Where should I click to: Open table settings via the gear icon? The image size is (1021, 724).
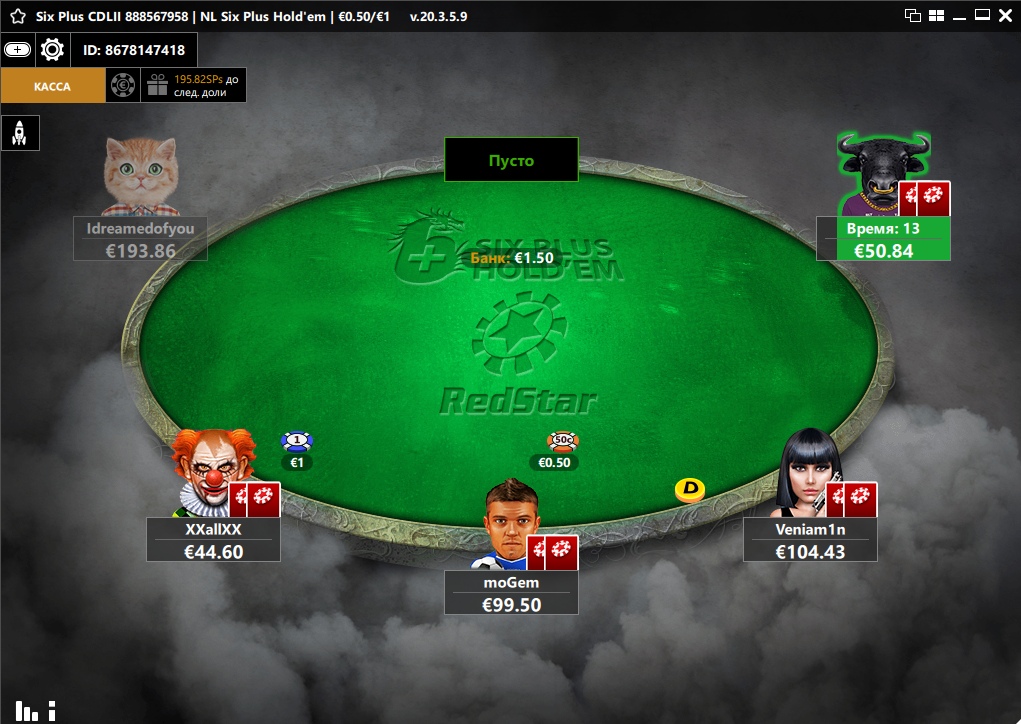(53, 49)
